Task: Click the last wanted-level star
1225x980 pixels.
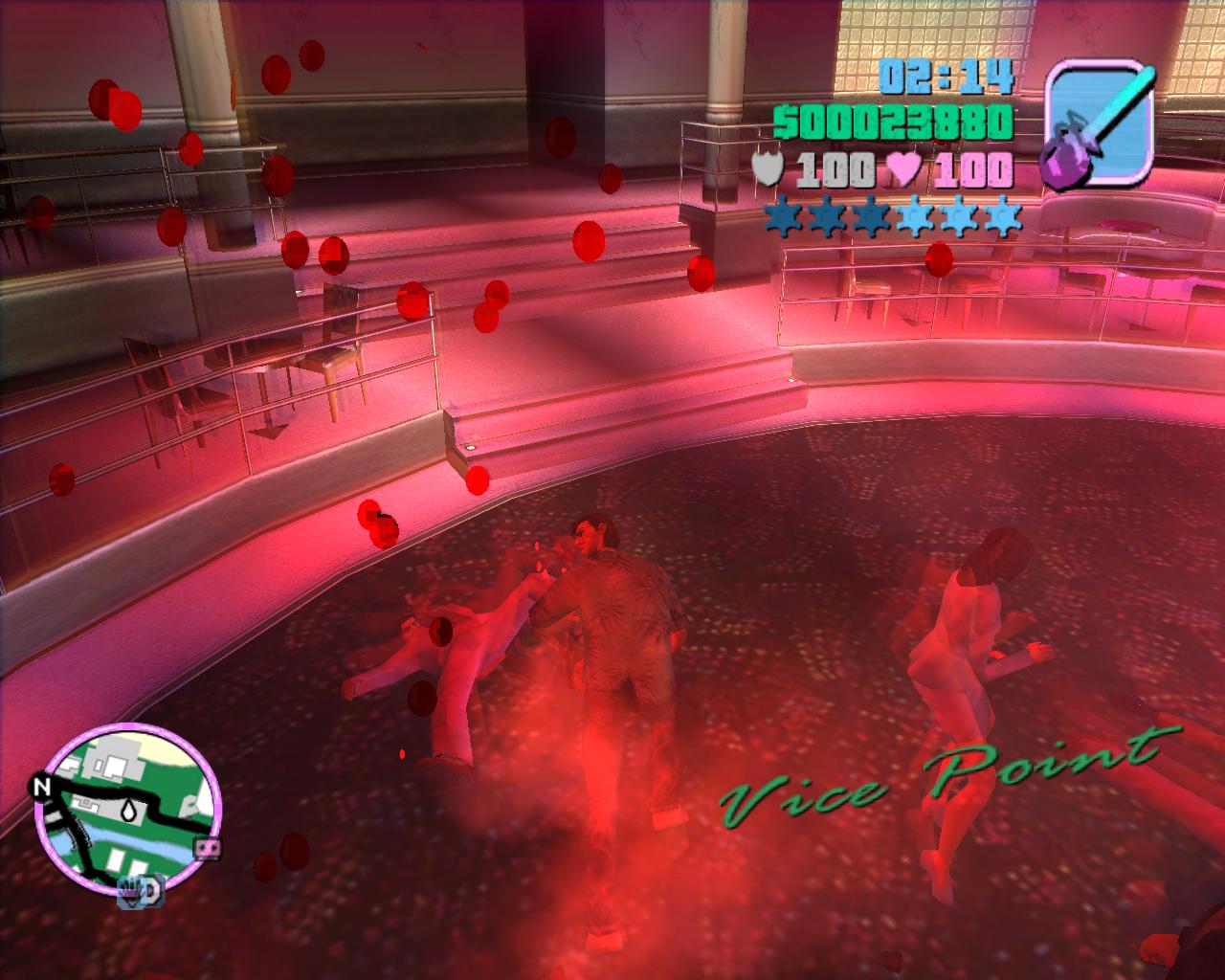Action: click(1001, 214)
